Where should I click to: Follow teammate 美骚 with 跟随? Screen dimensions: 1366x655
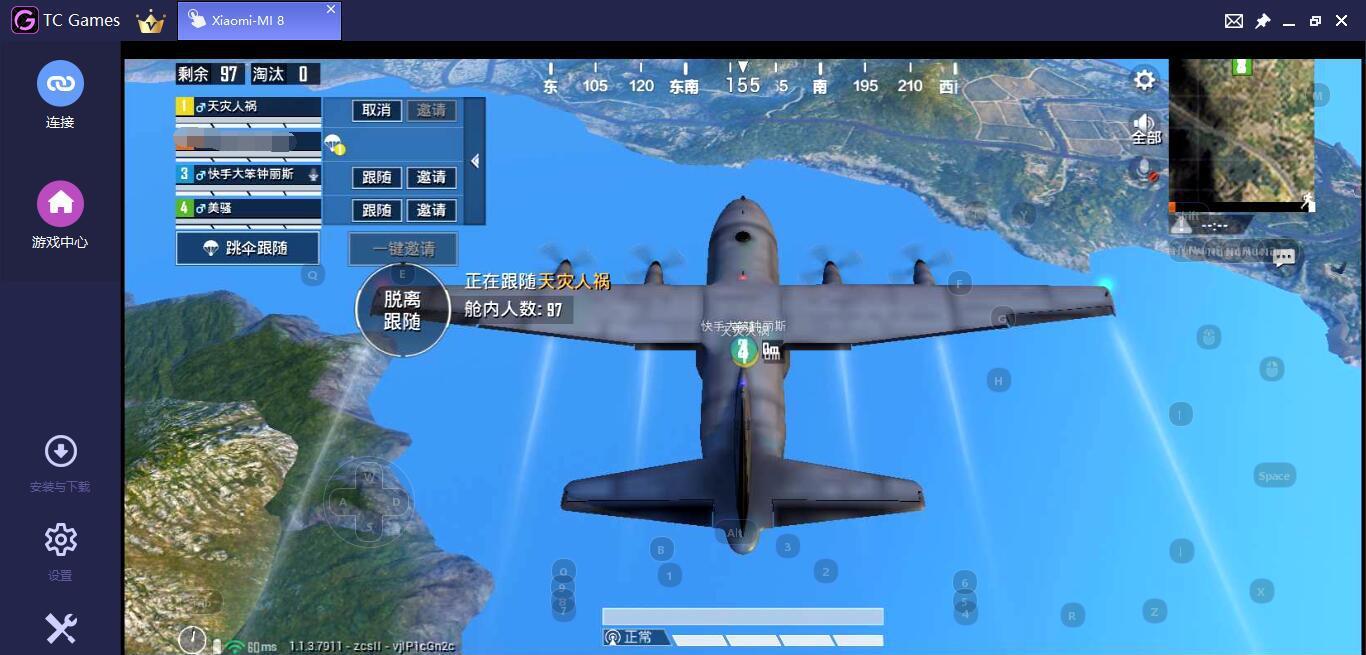click(x=376, y=210)
